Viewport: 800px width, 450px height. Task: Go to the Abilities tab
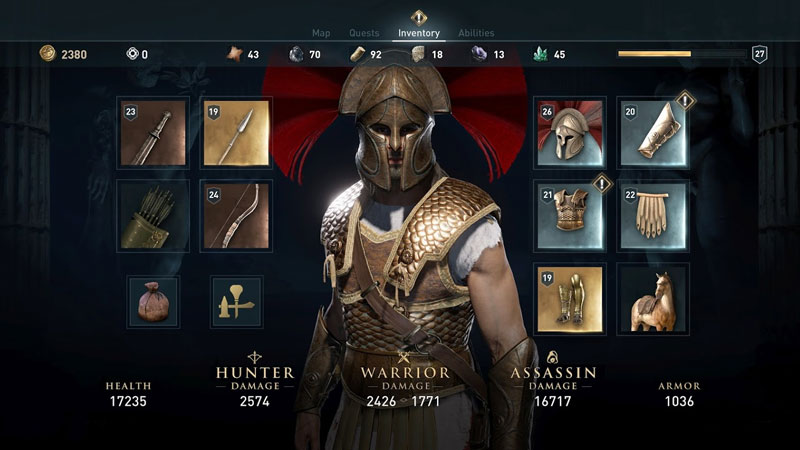click(x=476, y=33)
